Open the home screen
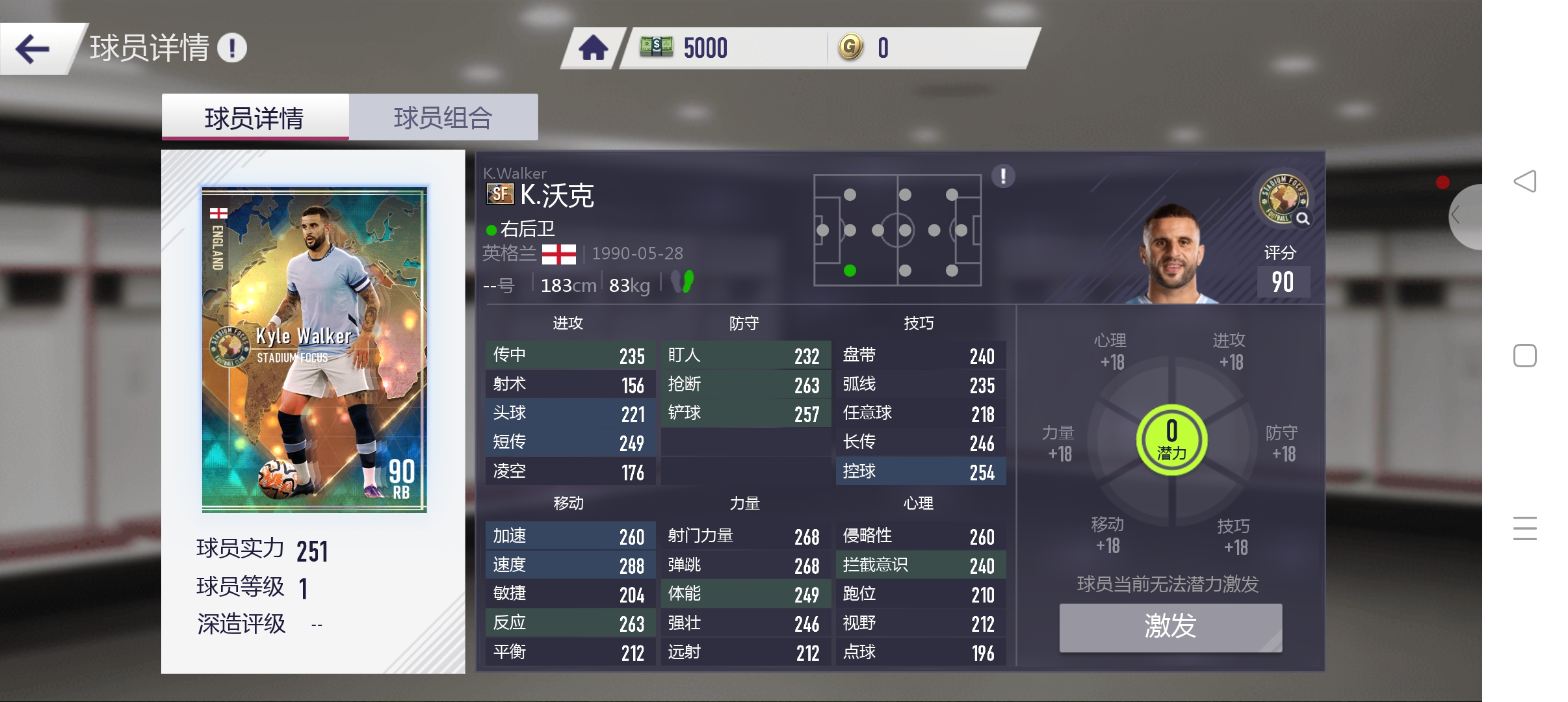This screenshot has width=1568, height=702. point(593,48)
